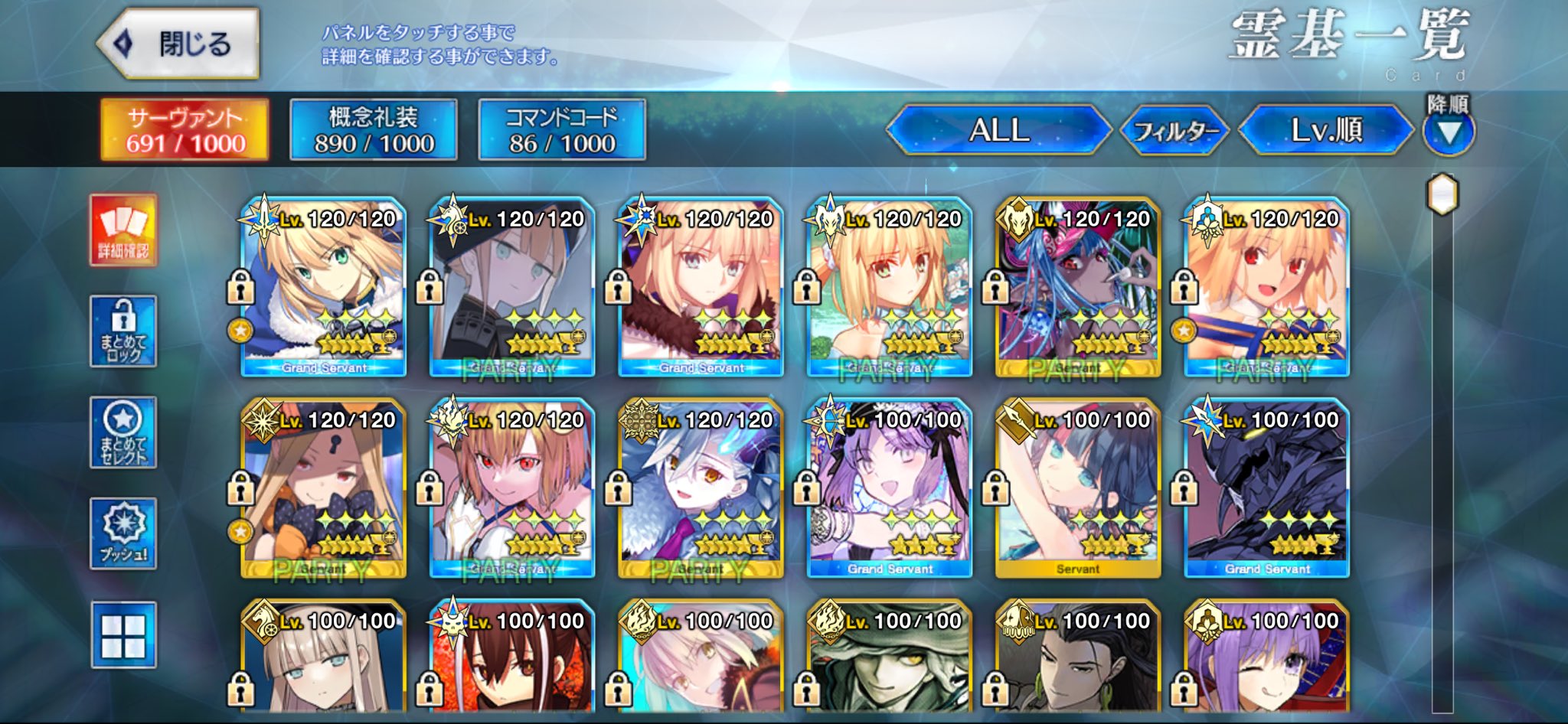Select the ALL class filter button

coord(998,129)
